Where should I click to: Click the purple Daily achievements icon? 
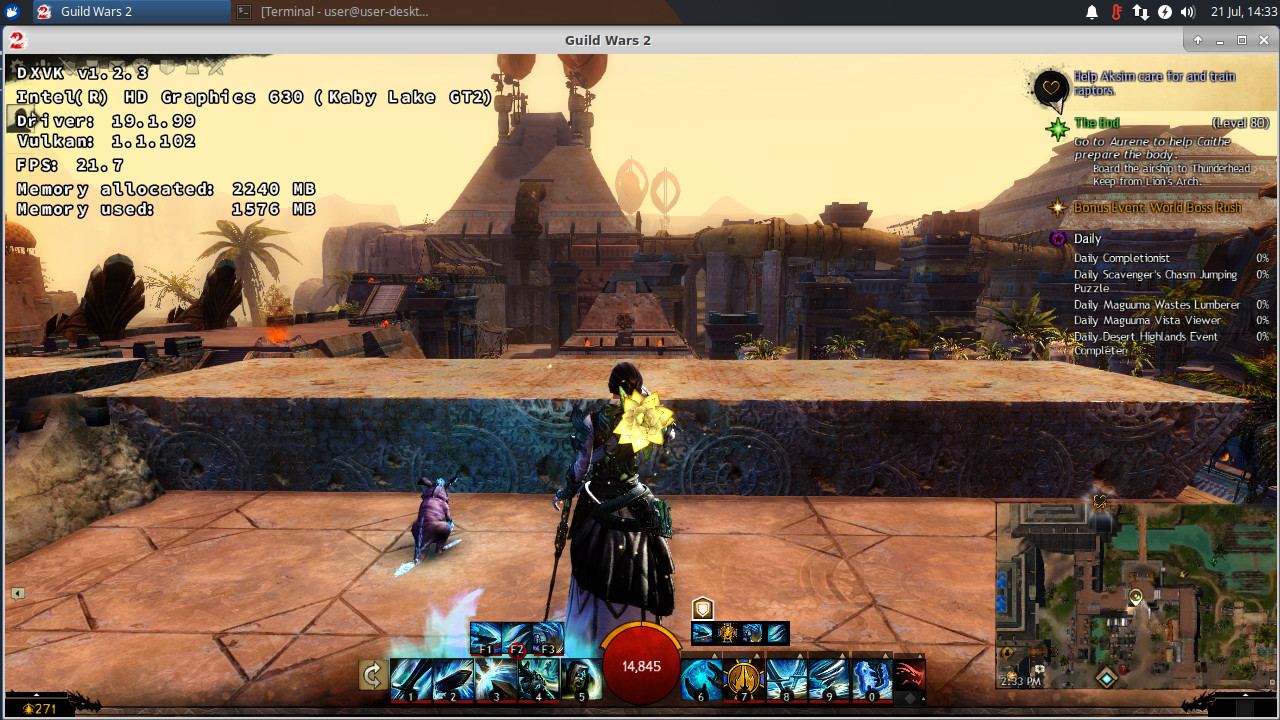(x=1058, y=239)
